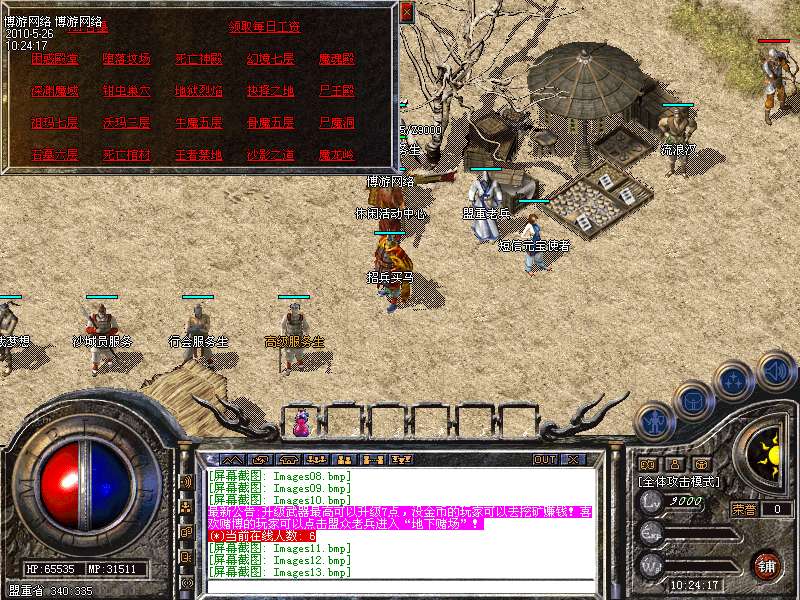Screen dimensions: 800x600
Task: Travel to 深渊魔域
Action: (x=54, y=91)
